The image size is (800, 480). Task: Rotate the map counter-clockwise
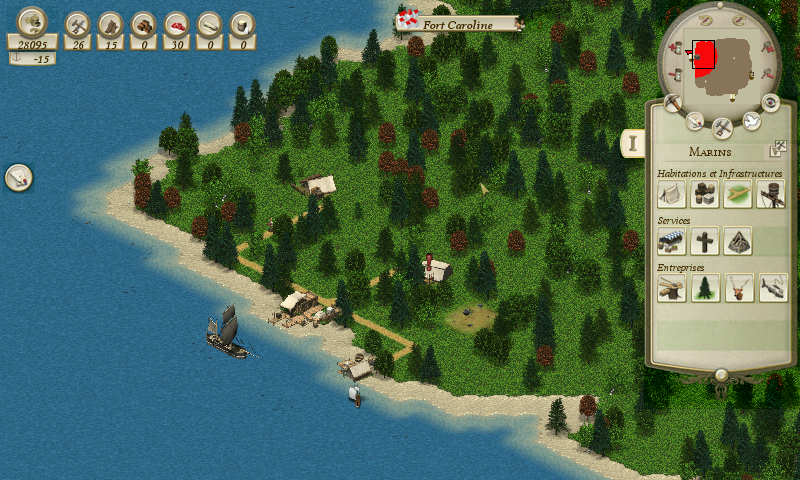[x=706, y=20]
